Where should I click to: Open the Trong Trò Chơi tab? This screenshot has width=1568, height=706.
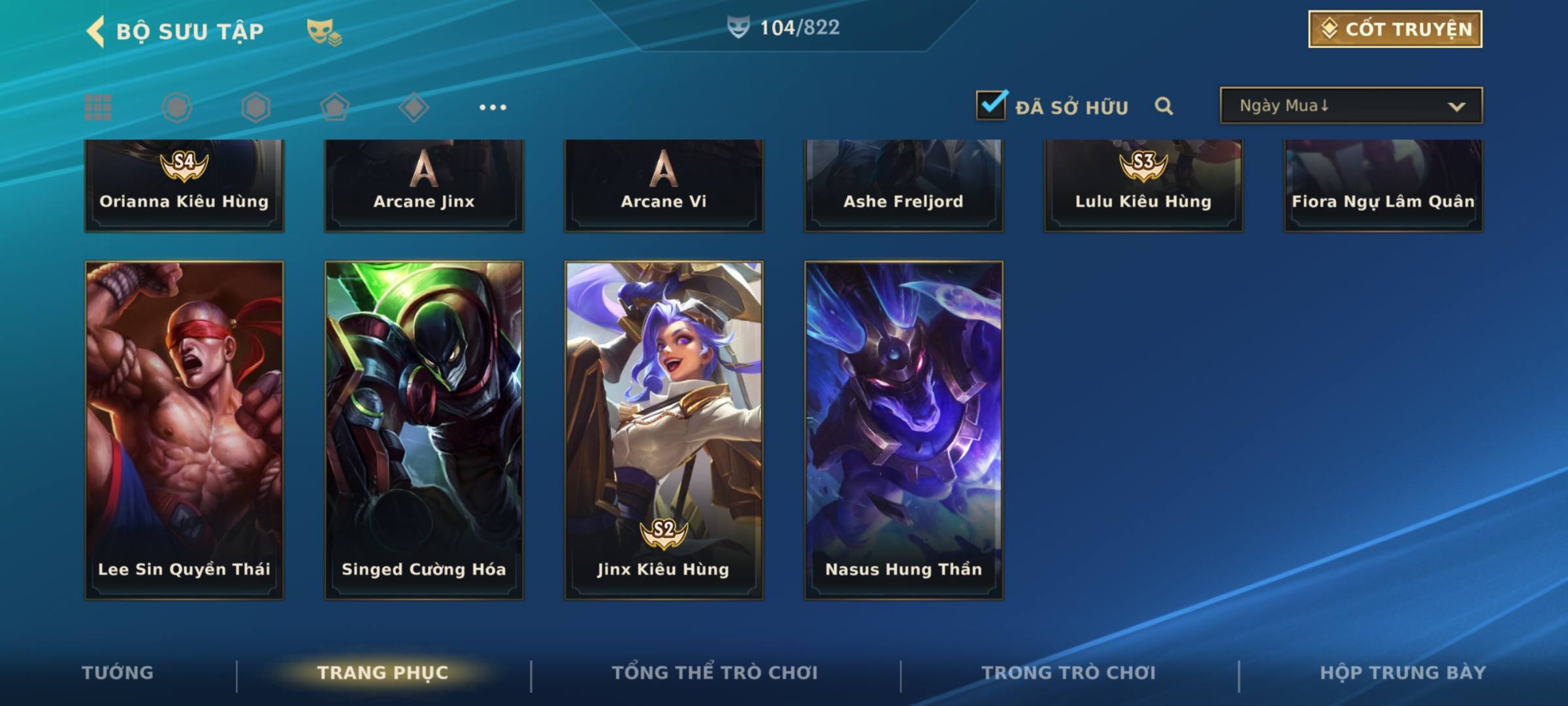[1069, 673]
